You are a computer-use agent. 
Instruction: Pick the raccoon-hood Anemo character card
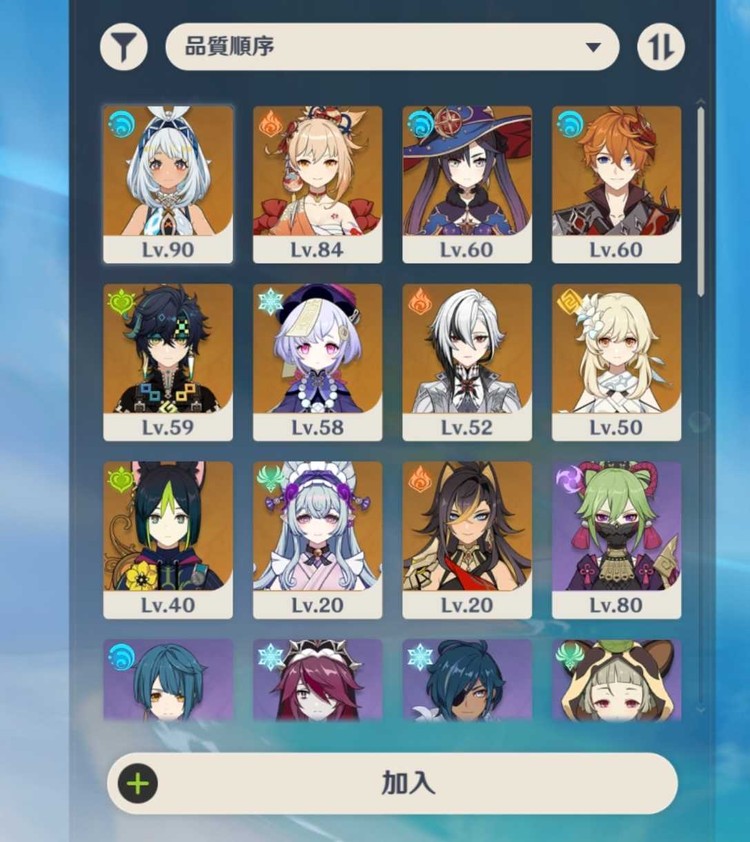coord(616,680)
